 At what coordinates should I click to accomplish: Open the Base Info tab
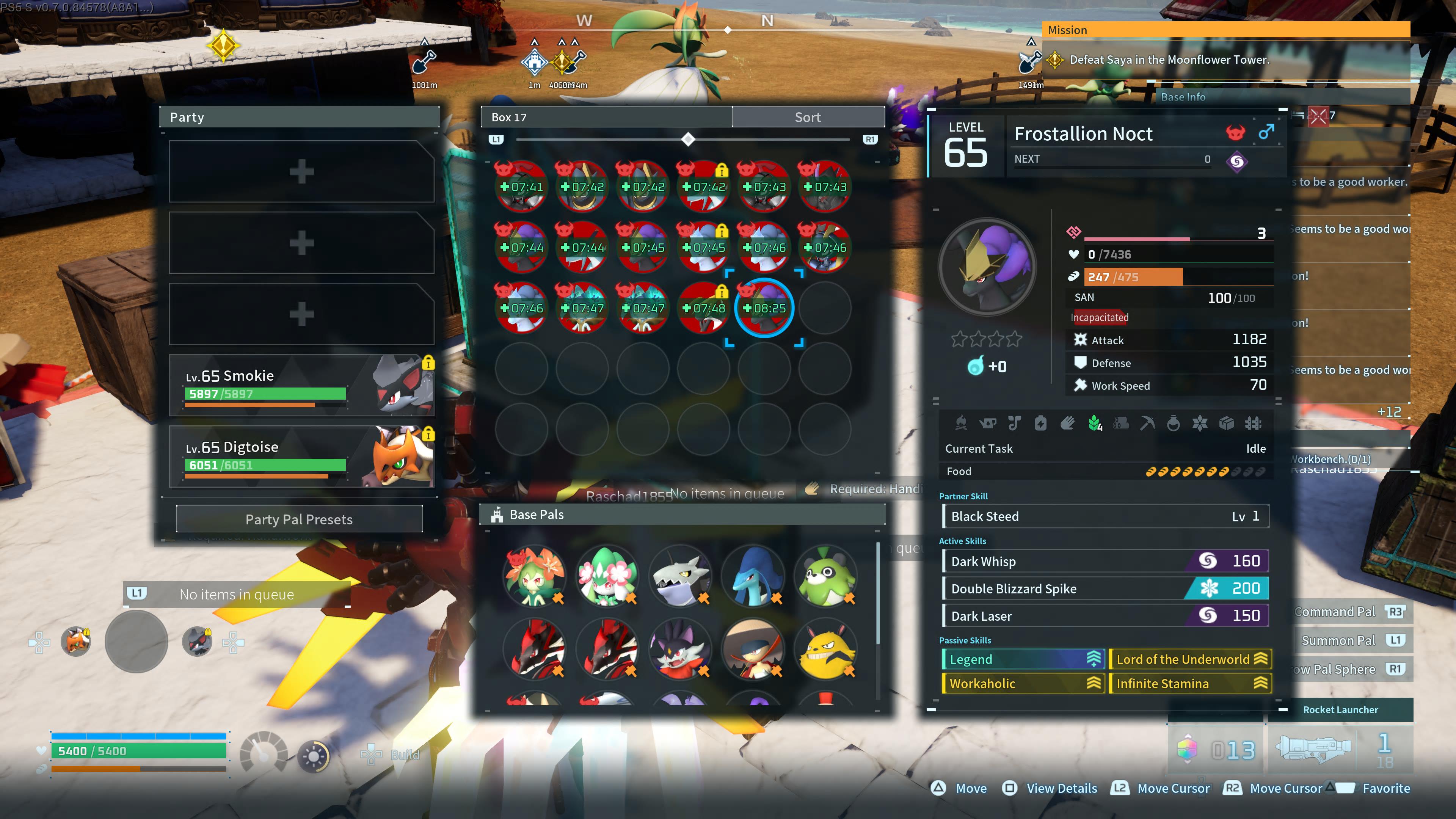pyautogui.click(x=1183, y=97)
